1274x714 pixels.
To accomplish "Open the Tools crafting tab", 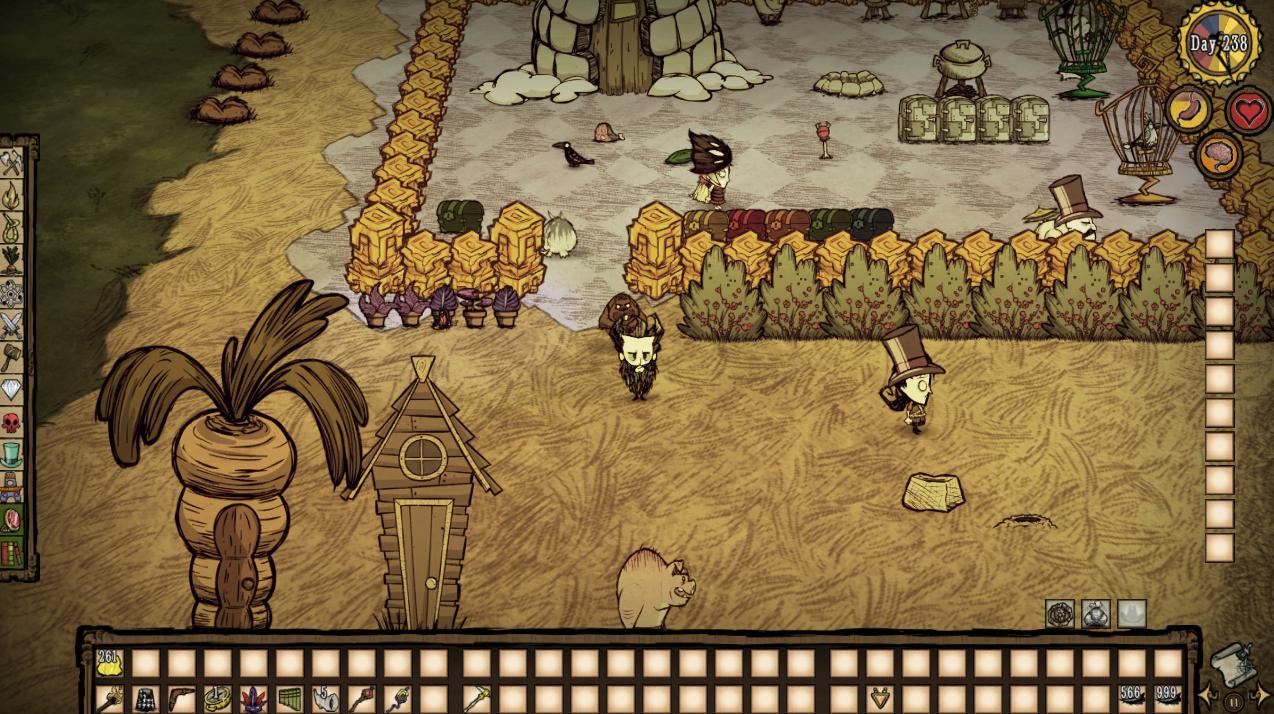I will tap(12, 163).
